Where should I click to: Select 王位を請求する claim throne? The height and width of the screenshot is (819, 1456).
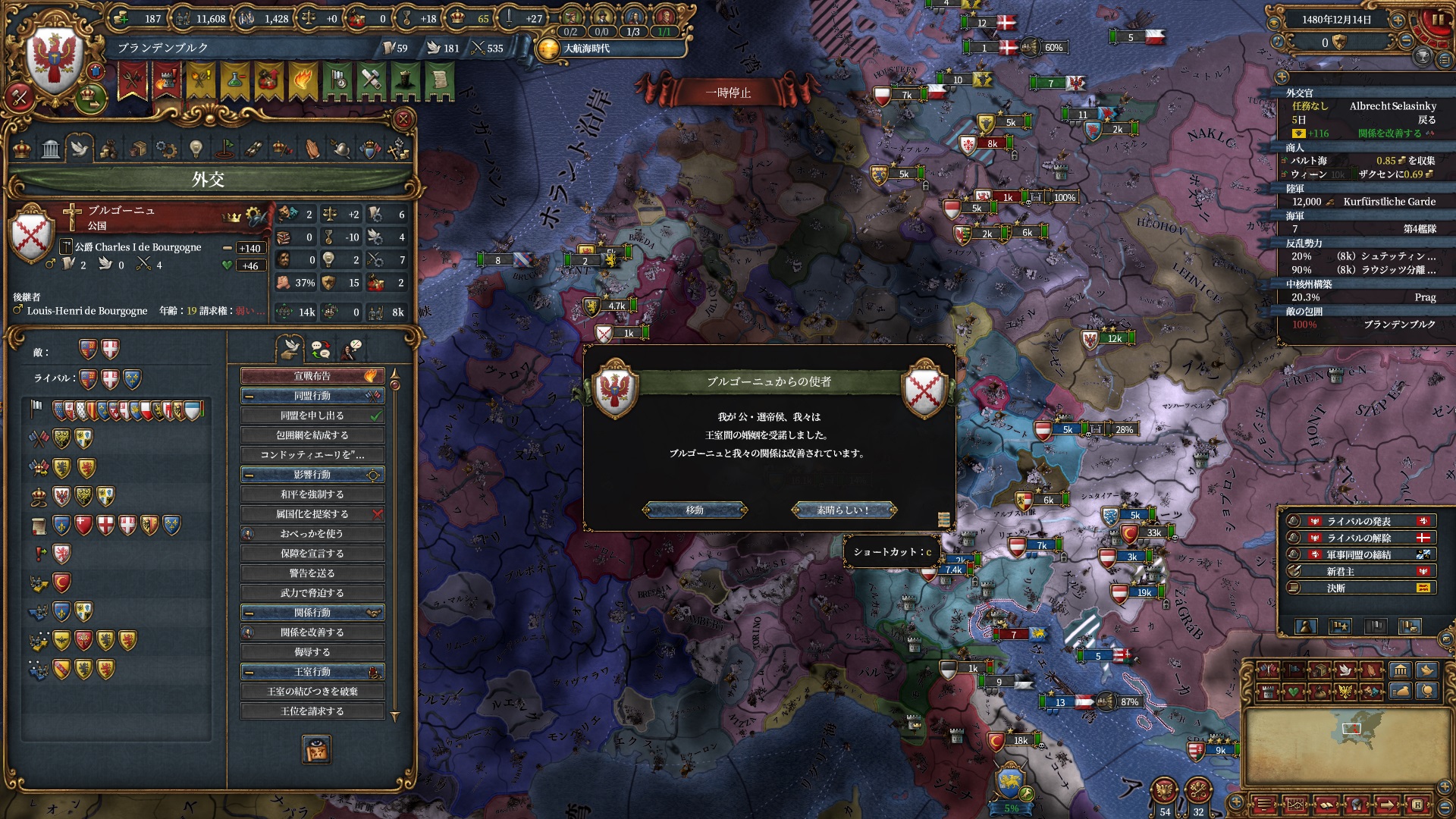(312, 711)
